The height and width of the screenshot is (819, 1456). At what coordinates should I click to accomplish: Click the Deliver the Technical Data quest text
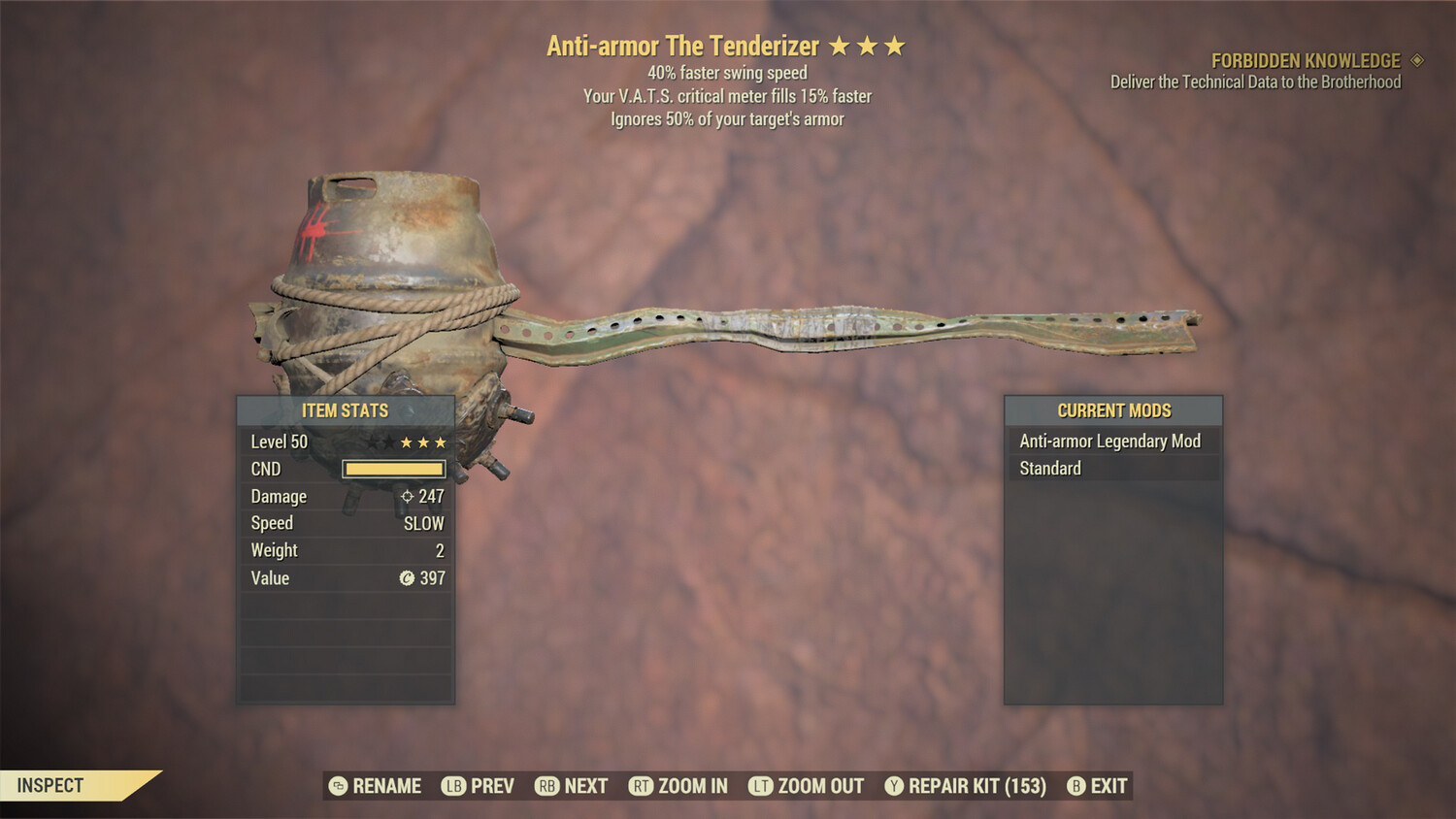tap(1254, 82)
